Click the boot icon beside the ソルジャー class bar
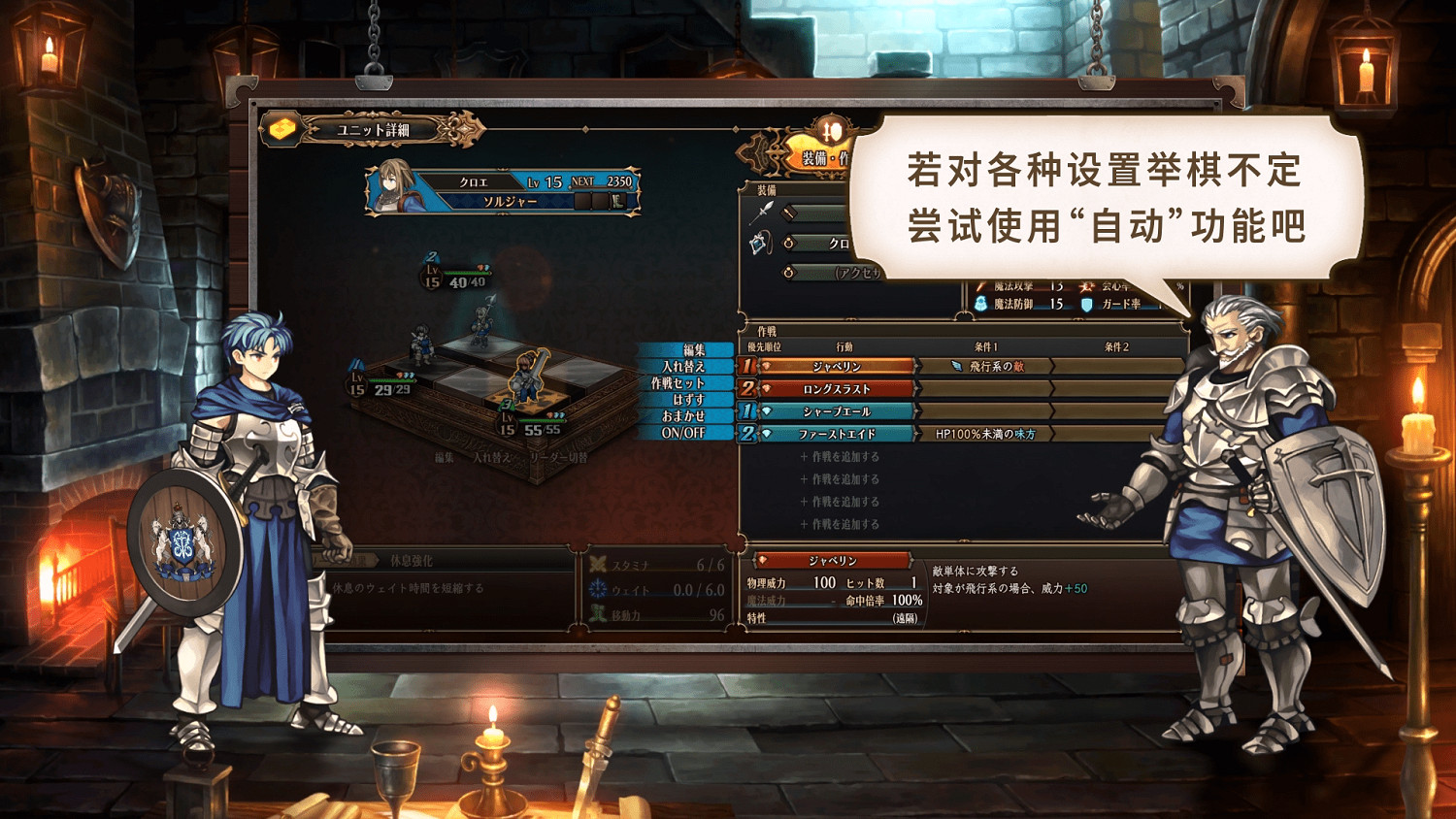 pos(618,202)
